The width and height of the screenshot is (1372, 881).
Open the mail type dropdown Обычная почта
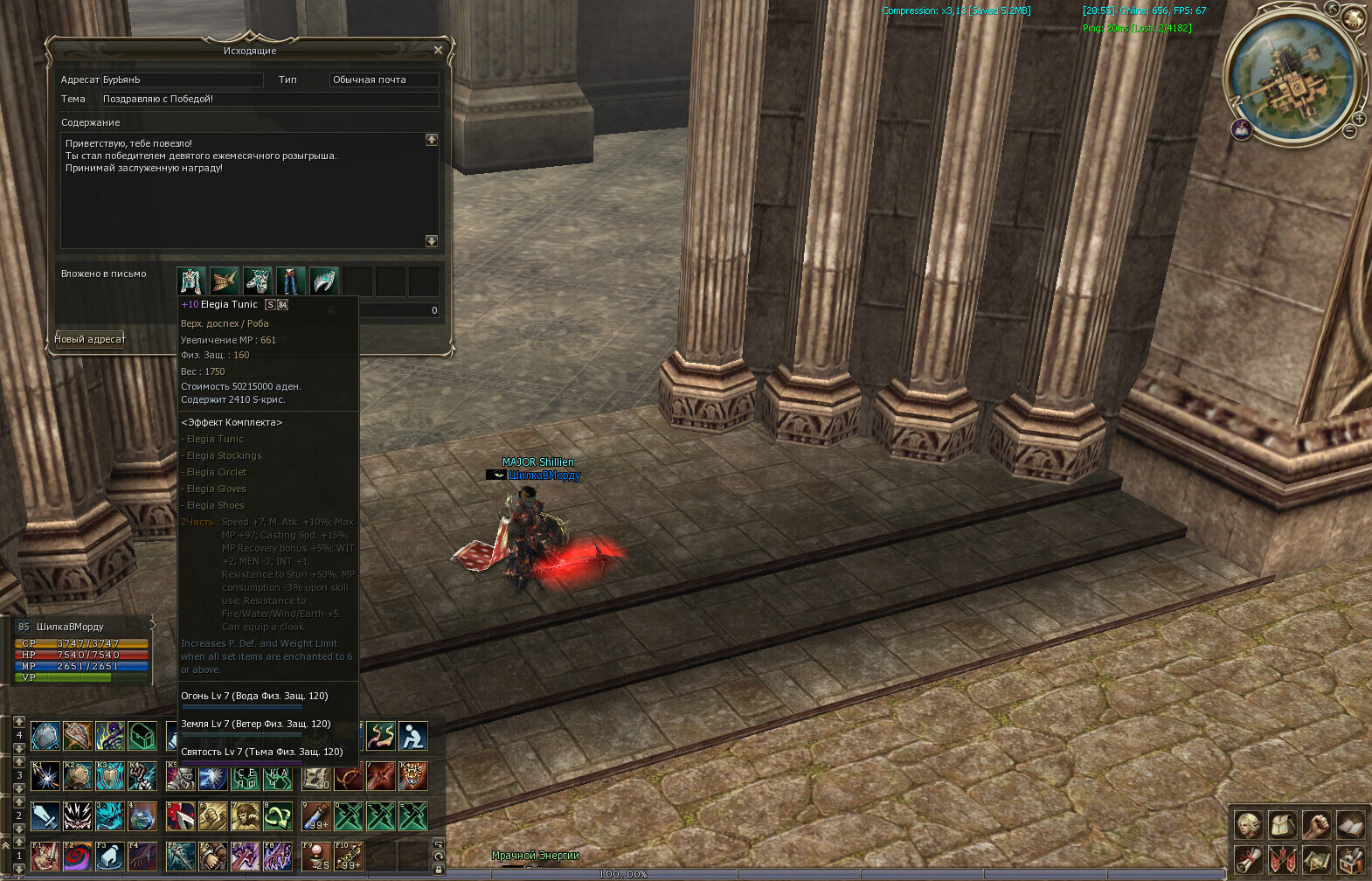[384, 80]
